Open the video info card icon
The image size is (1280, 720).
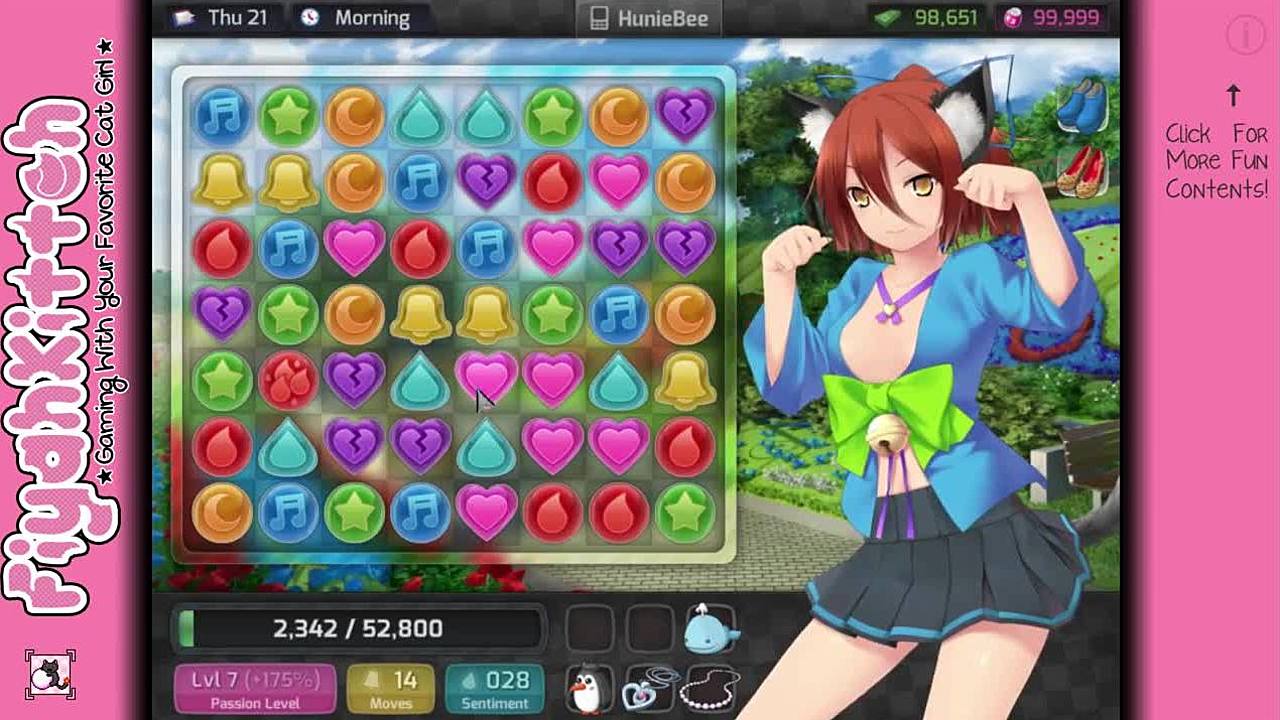coord(1246,36)
